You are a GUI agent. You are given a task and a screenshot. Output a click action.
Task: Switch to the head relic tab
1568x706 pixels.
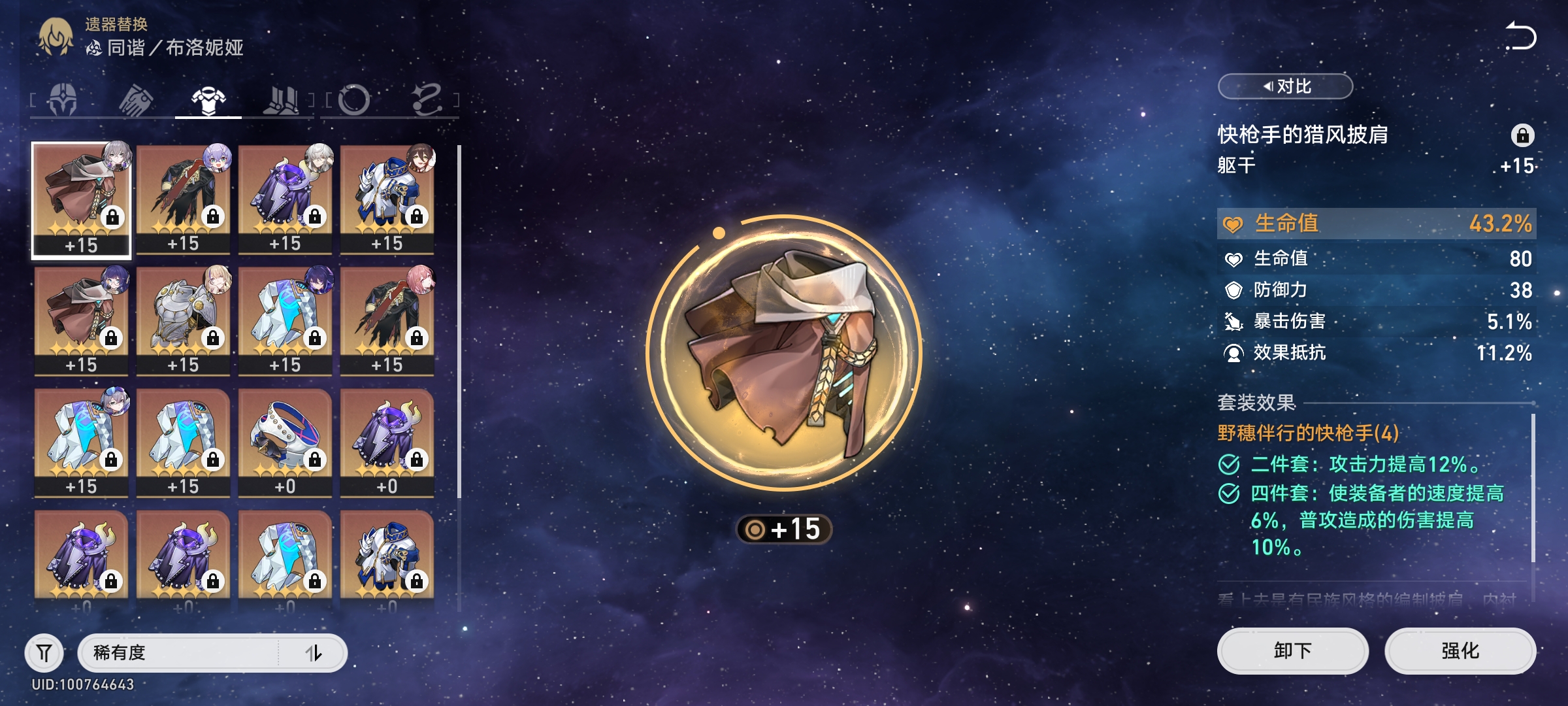63,100
